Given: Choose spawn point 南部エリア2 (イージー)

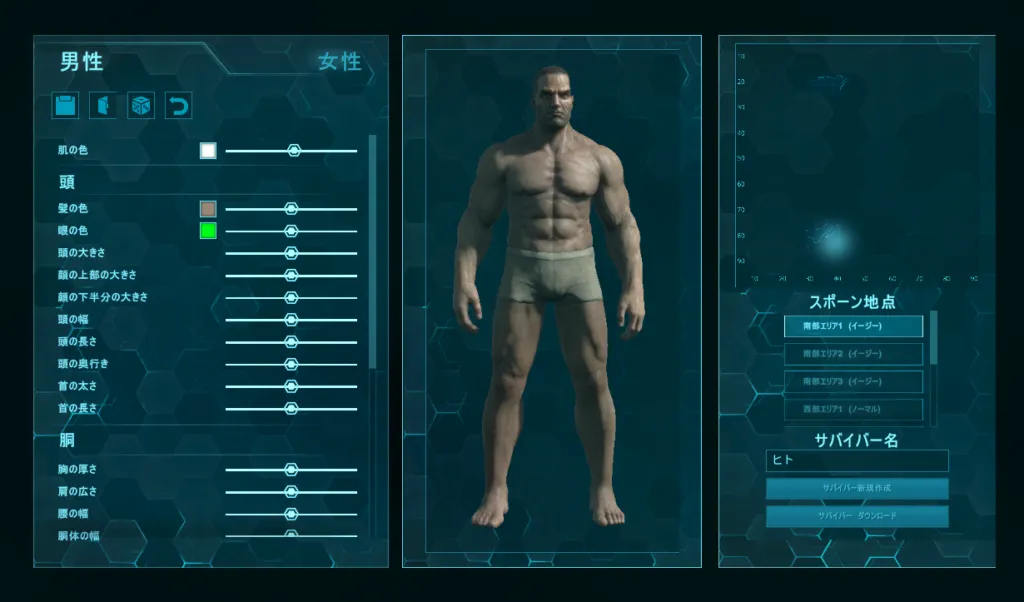Looking at the screenshot, I should [853, 354].
